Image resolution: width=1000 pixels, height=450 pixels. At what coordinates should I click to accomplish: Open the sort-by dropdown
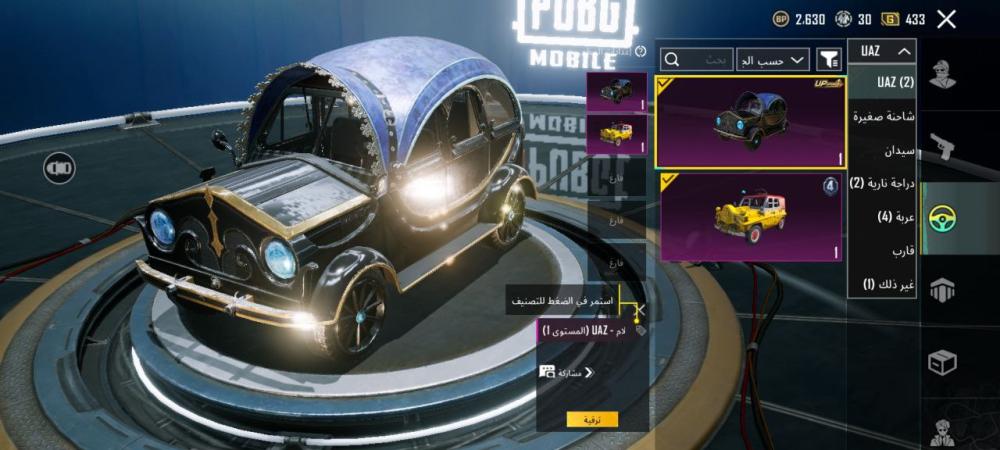pyautogui.click(x=772, y=60)
